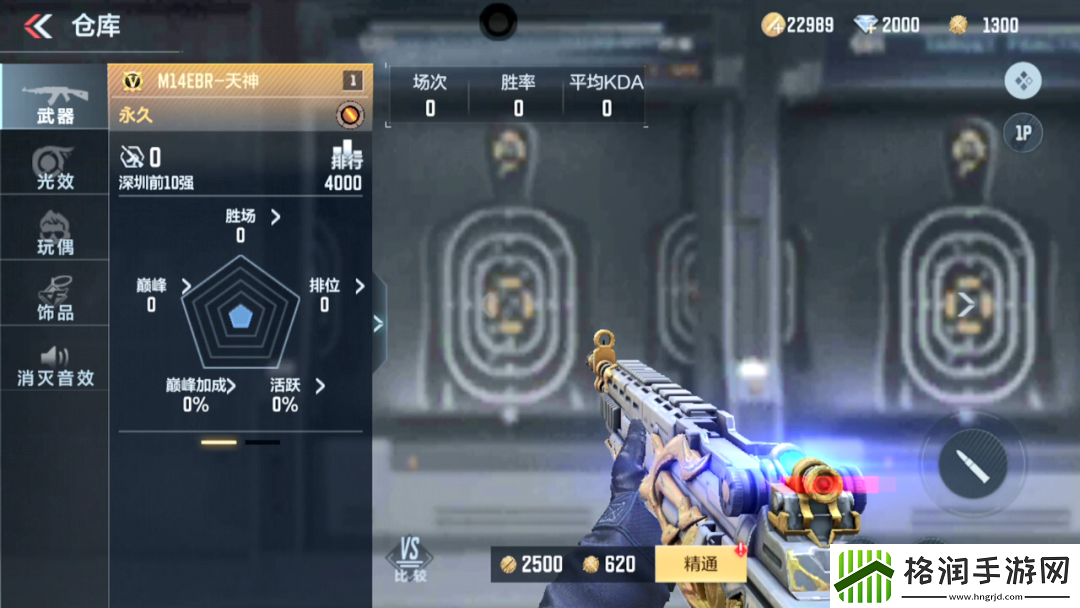Expand the 活跃 stat detail
Viewport: 1080px width, 608px height.
320,385
